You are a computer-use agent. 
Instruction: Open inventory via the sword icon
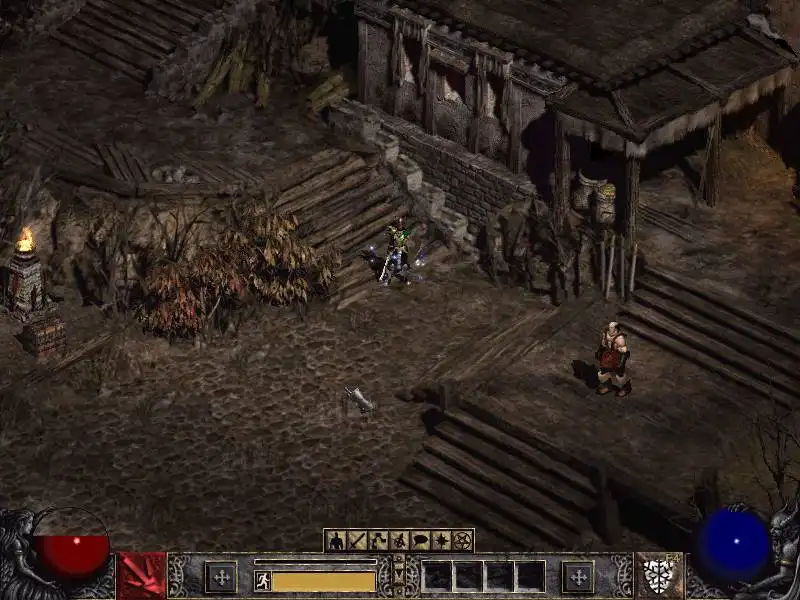pos(356,541)
